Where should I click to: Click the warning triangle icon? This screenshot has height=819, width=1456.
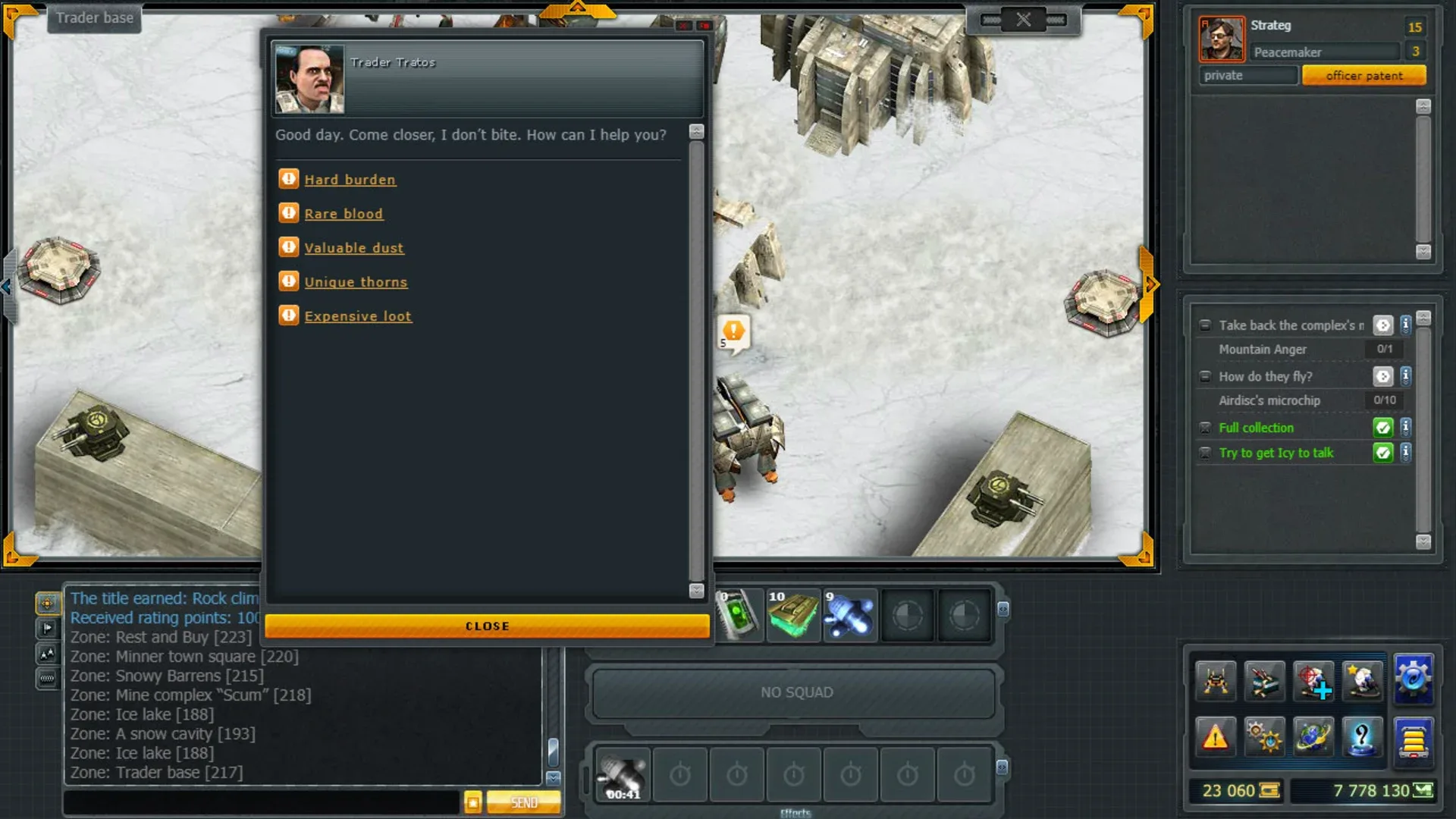click(1214, 736)
